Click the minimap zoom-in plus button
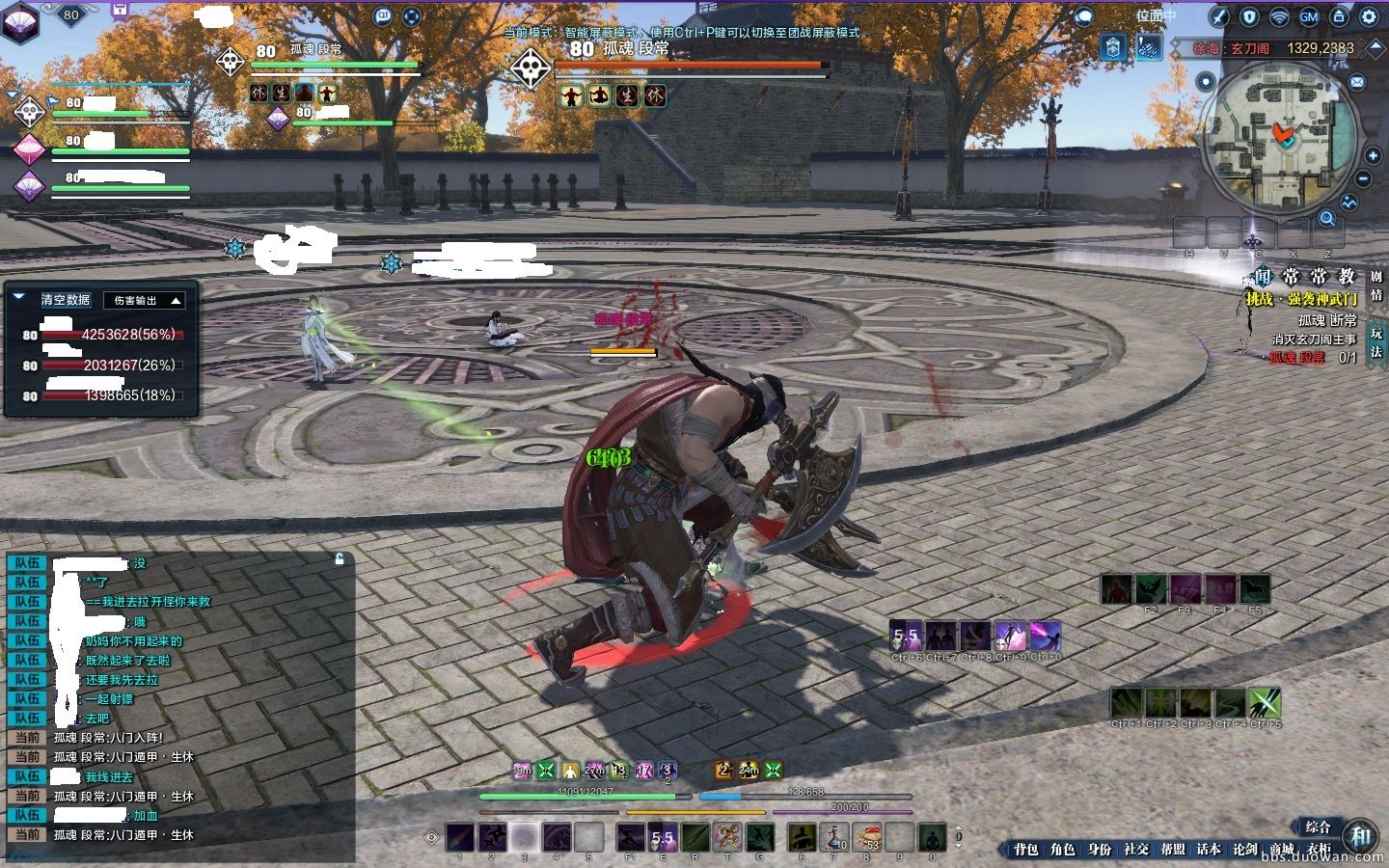This screenshot has width=1389, height=868. pos(1373,156)
